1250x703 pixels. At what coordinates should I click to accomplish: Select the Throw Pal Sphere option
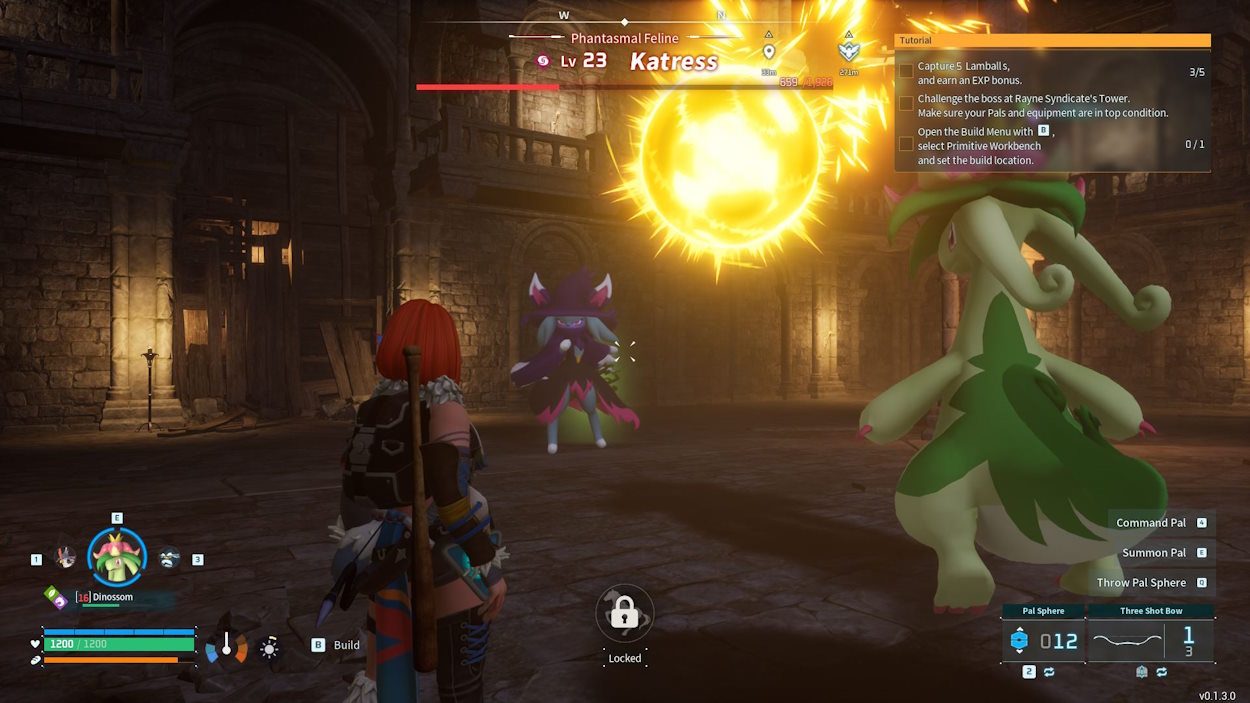(x=1141, y=583)
